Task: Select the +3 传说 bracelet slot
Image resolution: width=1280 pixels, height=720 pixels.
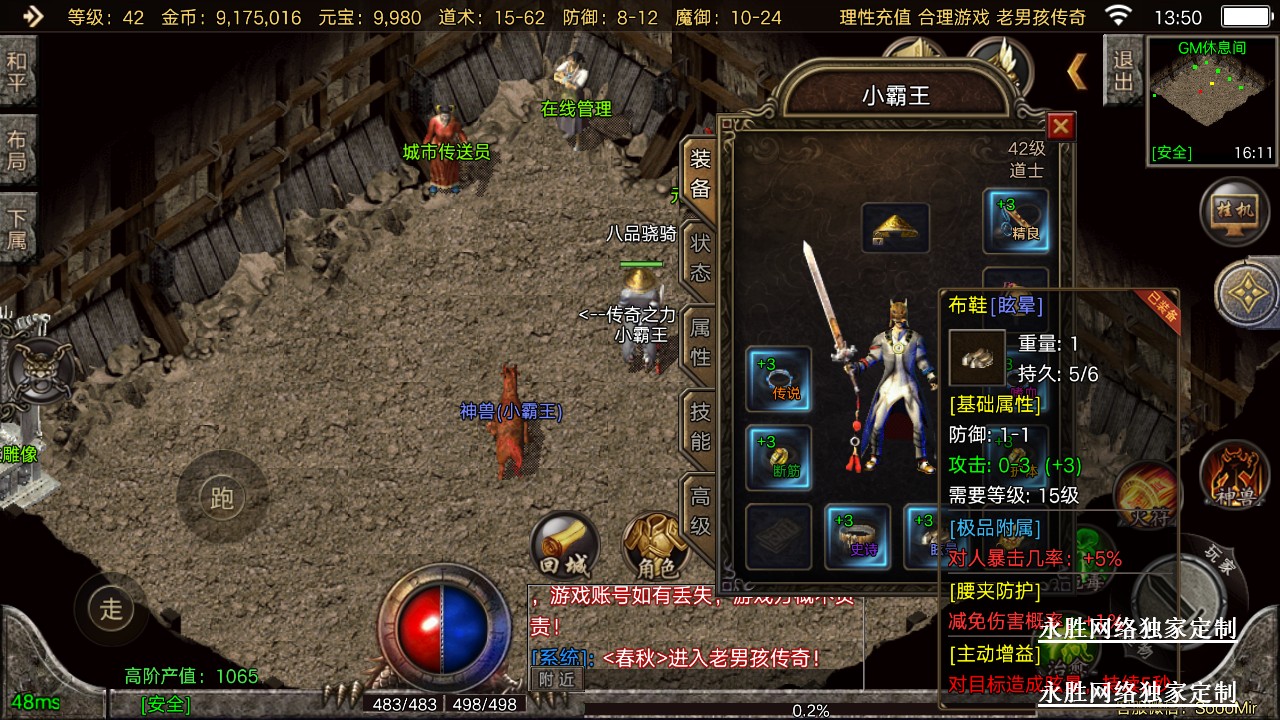Action: (779, 378)
